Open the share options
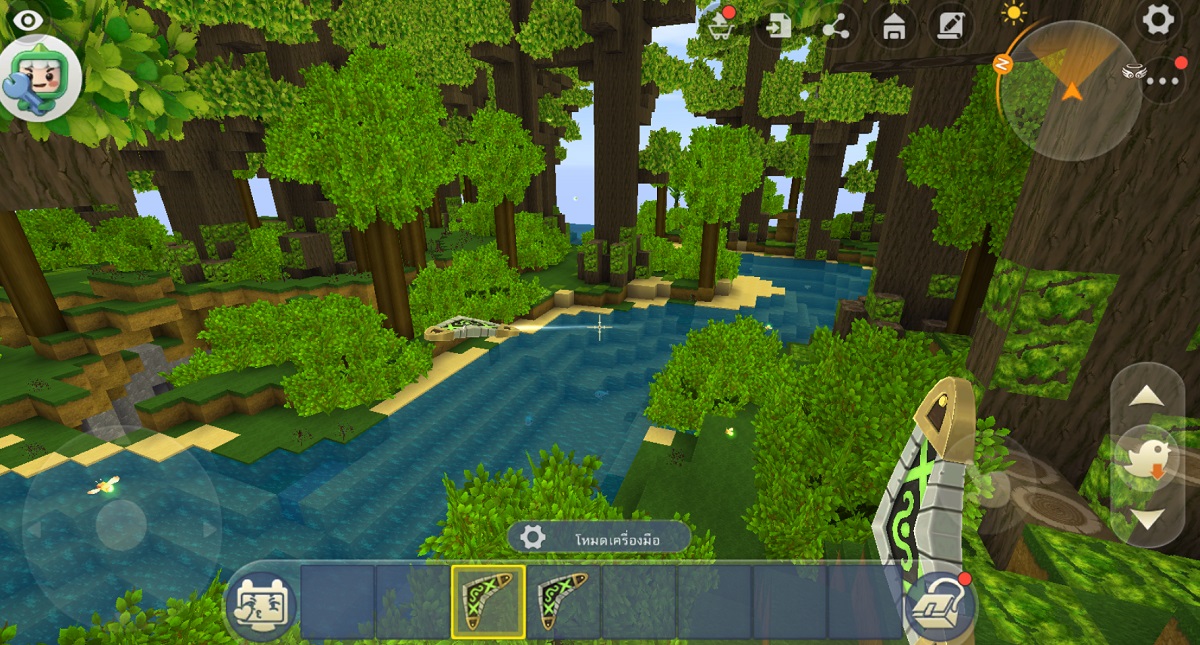 (835, 26)
